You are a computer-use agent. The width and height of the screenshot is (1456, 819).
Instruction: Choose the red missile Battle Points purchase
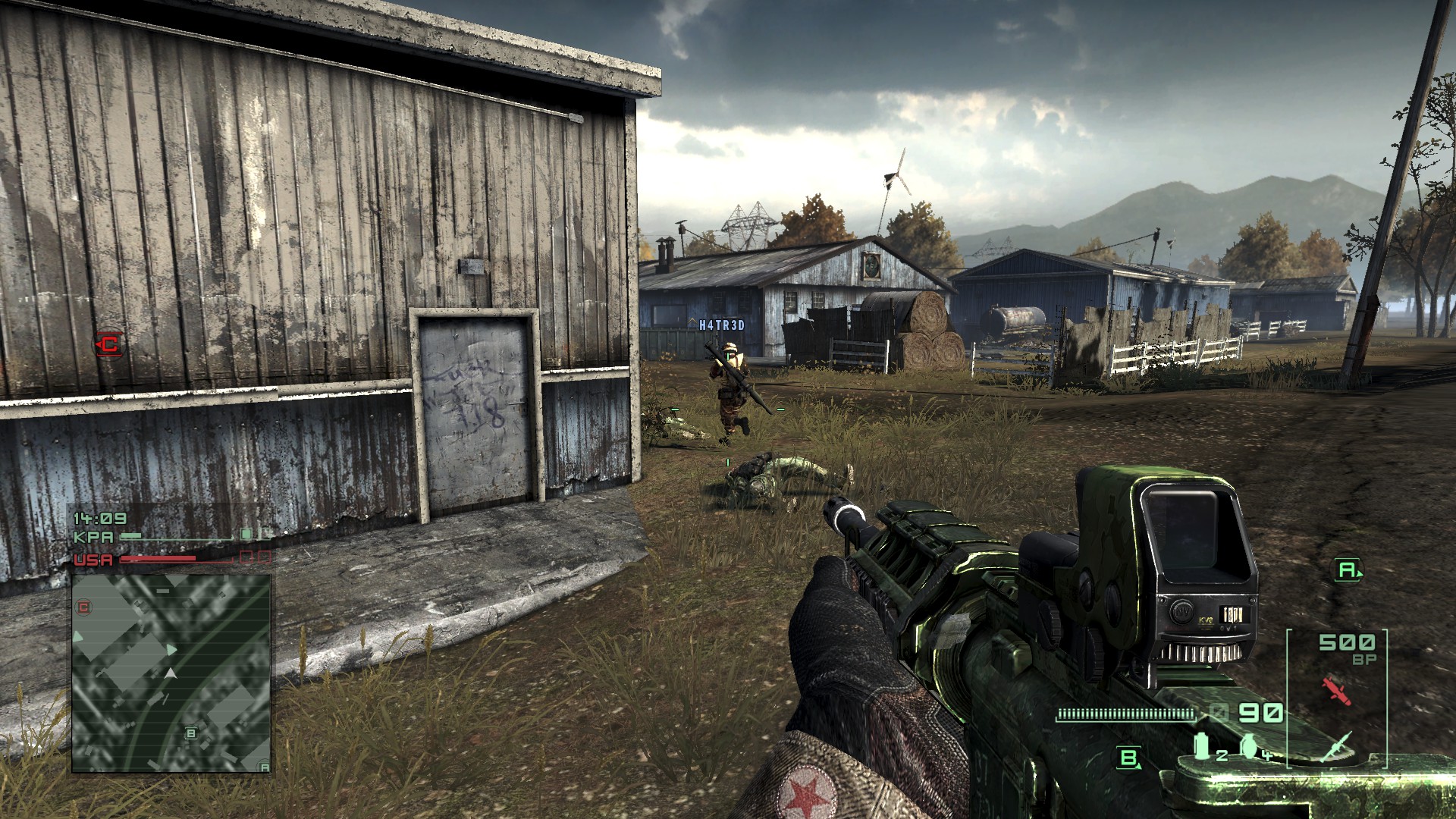(x=1336, y=690)
